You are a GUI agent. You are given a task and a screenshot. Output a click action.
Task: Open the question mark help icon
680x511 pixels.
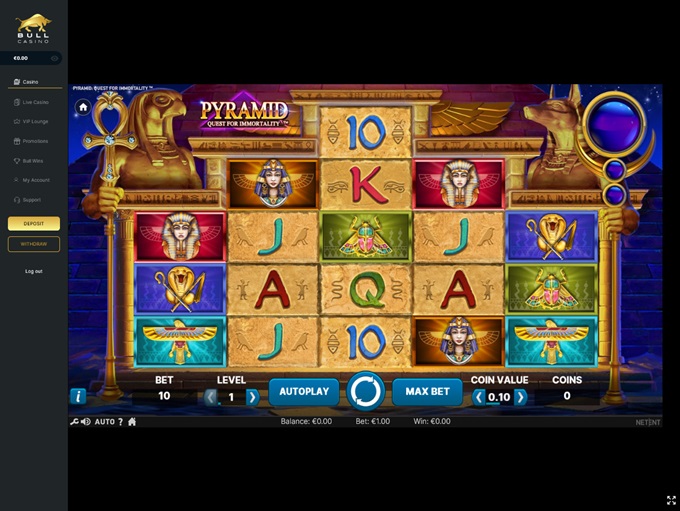coord(120,422)
